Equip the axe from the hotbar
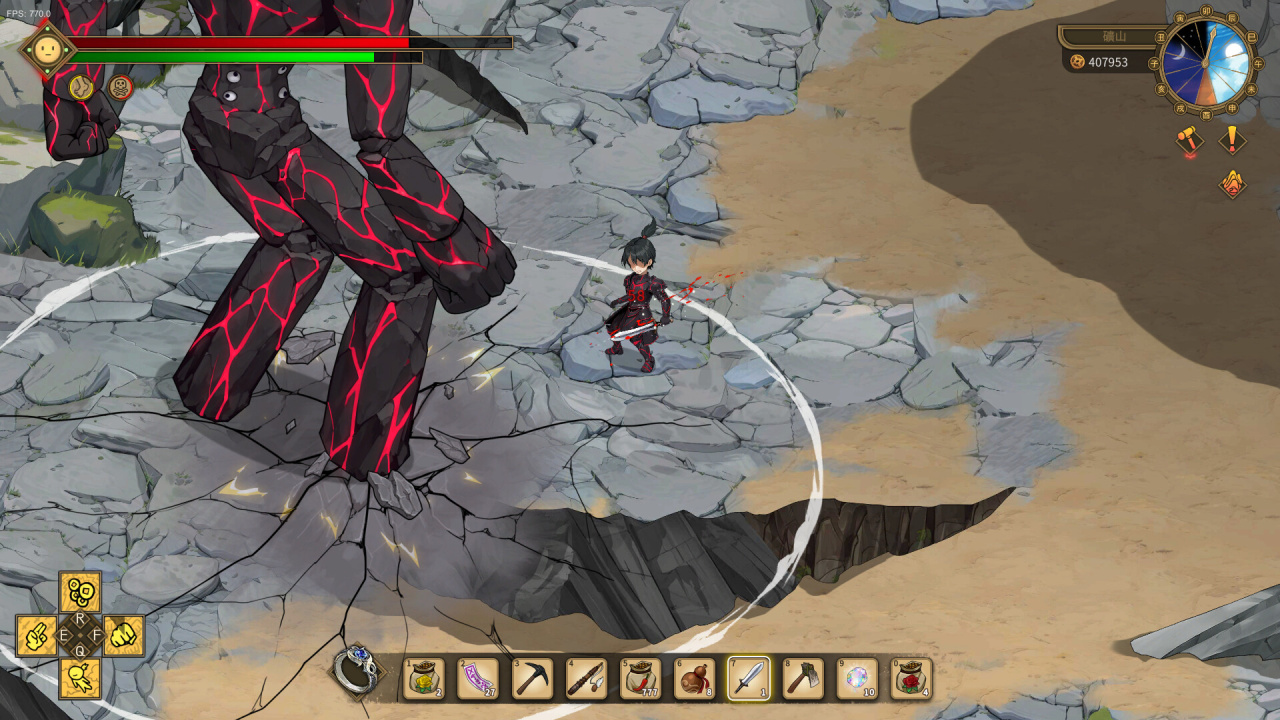The width and height of the screenshot is (1280, 720). coord(802,678)
